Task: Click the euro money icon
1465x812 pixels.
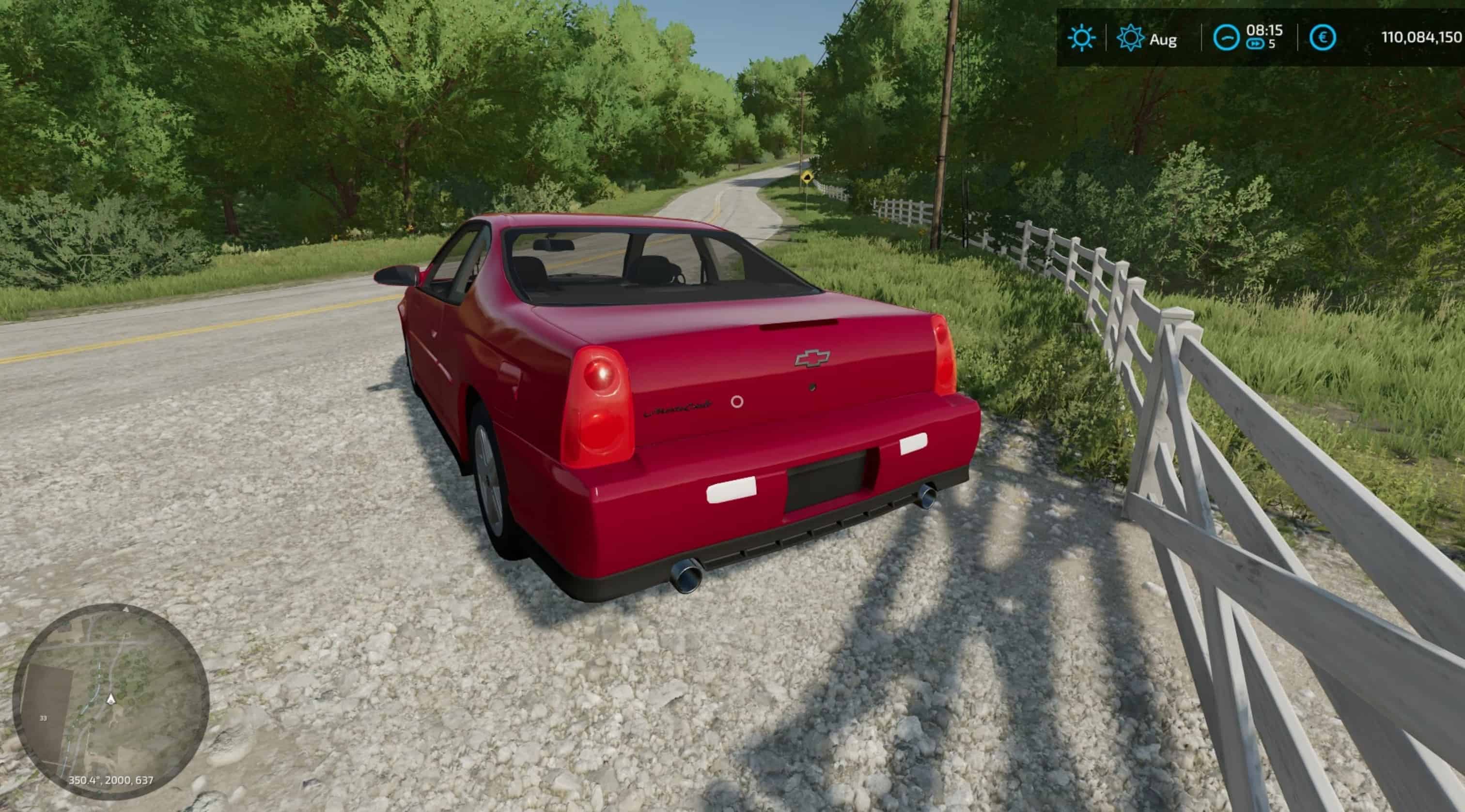Action: coord(1322,38)
